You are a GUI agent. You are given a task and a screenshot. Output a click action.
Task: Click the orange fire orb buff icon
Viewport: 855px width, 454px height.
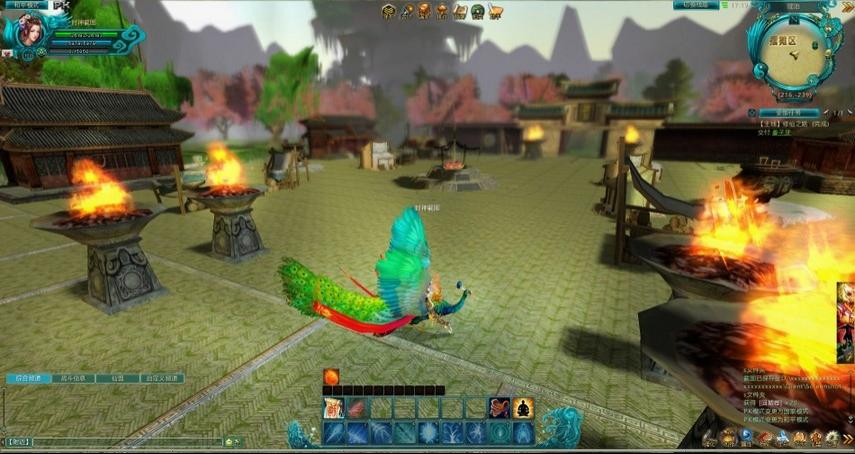click(x=331, y=376)
